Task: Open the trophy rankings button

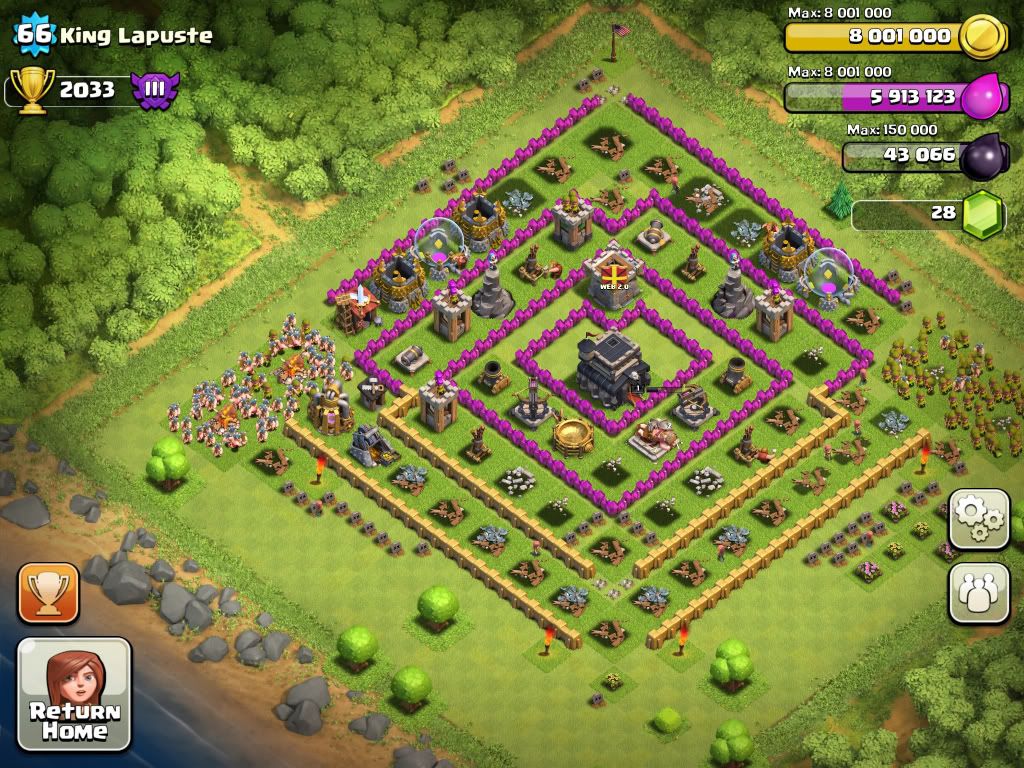Action: point(46,593)
